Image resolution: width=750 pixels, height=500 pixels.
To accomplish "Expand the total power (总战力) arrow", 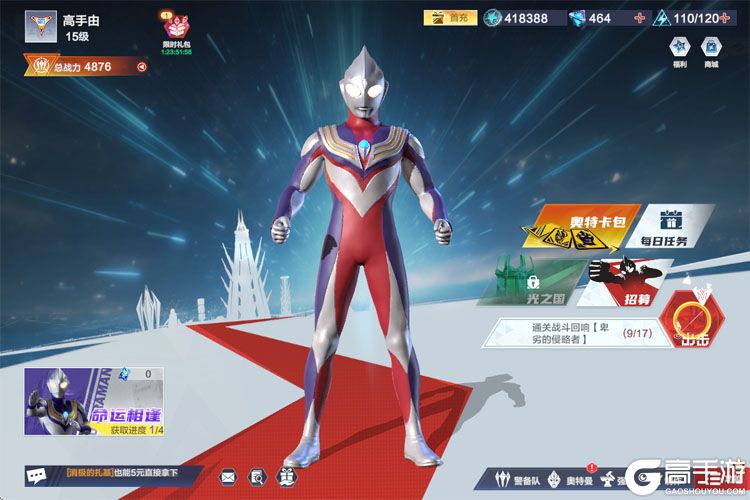I will click(x=141, y=67).
